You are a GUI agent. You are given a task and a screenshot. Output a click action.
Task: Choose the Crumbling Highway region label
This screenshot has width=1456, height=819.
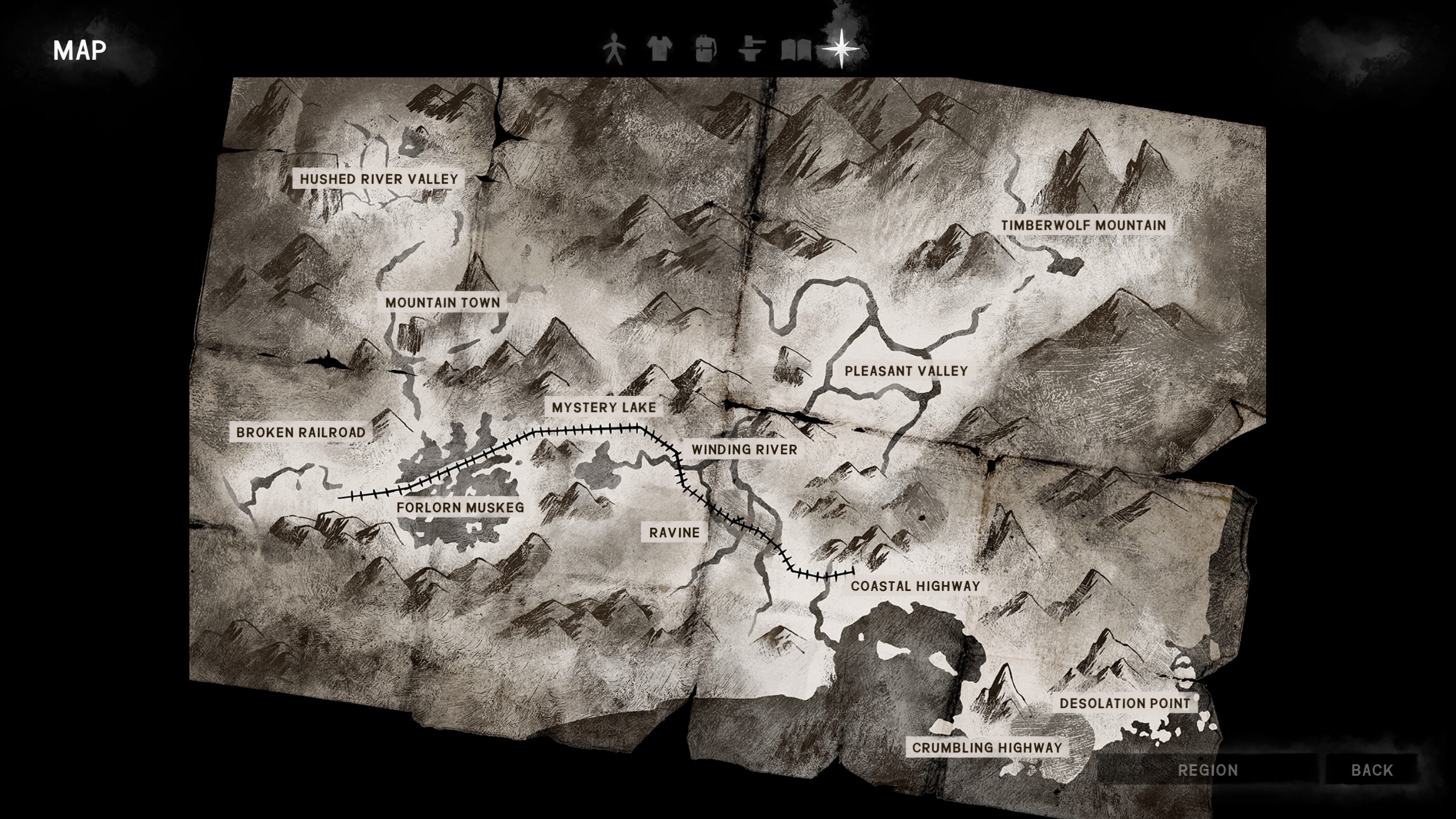click(x=987, y=747)
